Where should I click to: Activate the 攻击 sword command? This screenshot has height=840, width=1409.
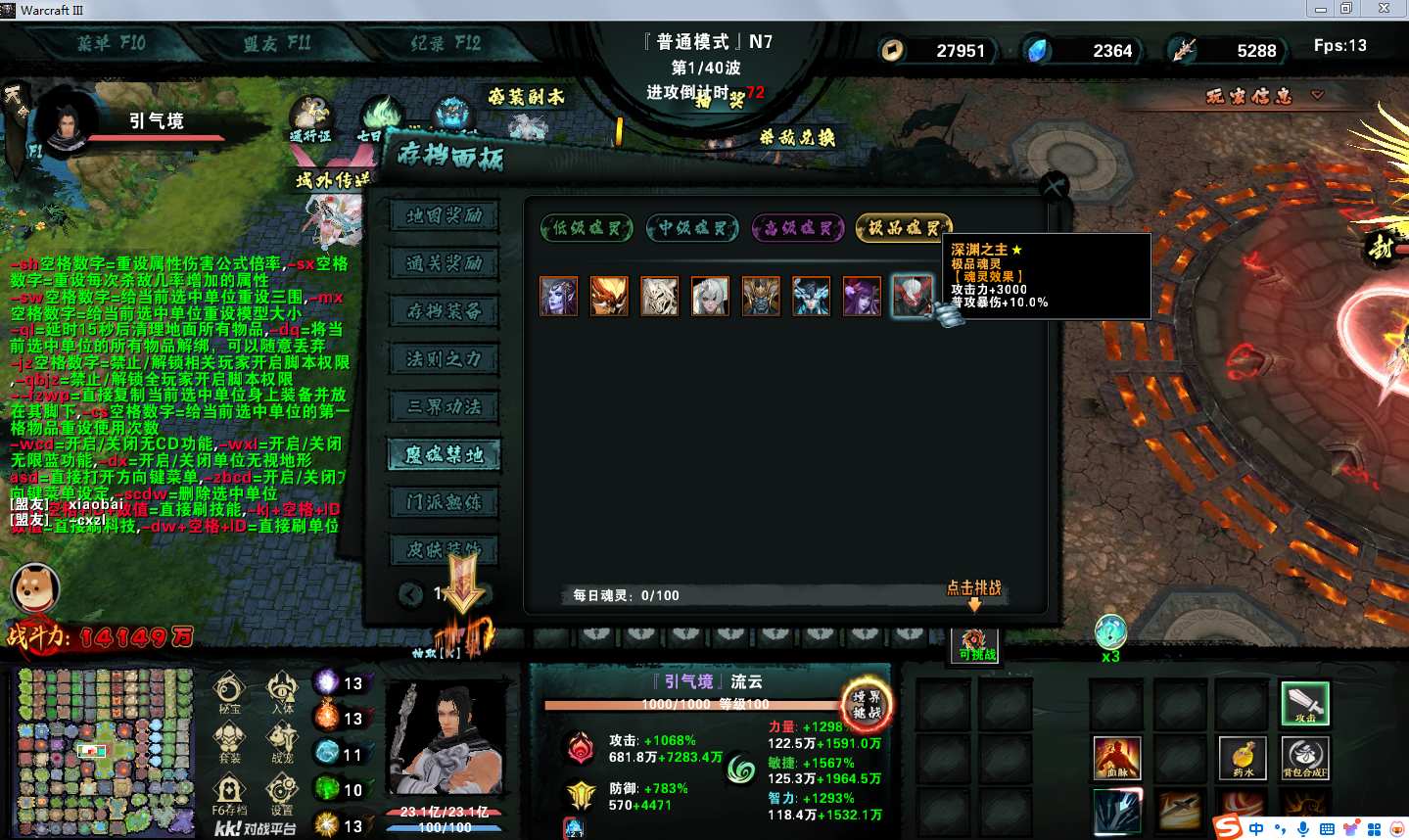[x=1305, y=703]
